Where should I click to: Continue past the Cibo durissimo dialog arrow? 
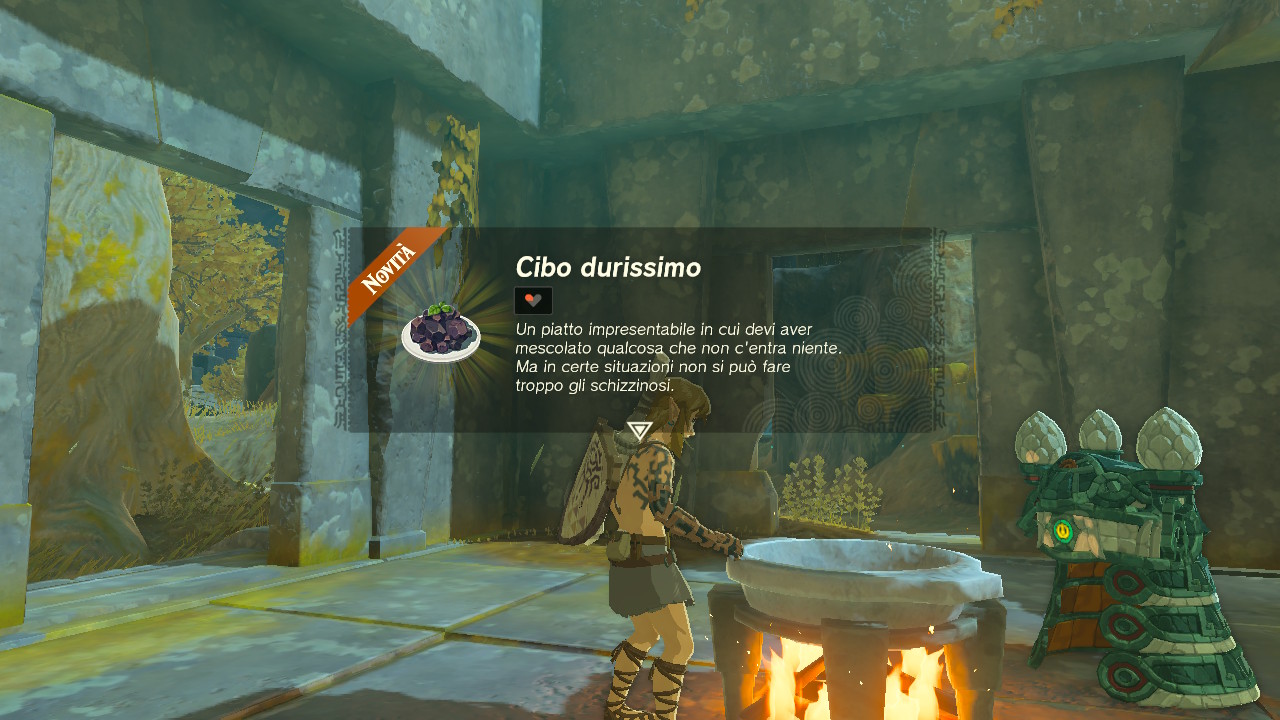tap(639, 431)
